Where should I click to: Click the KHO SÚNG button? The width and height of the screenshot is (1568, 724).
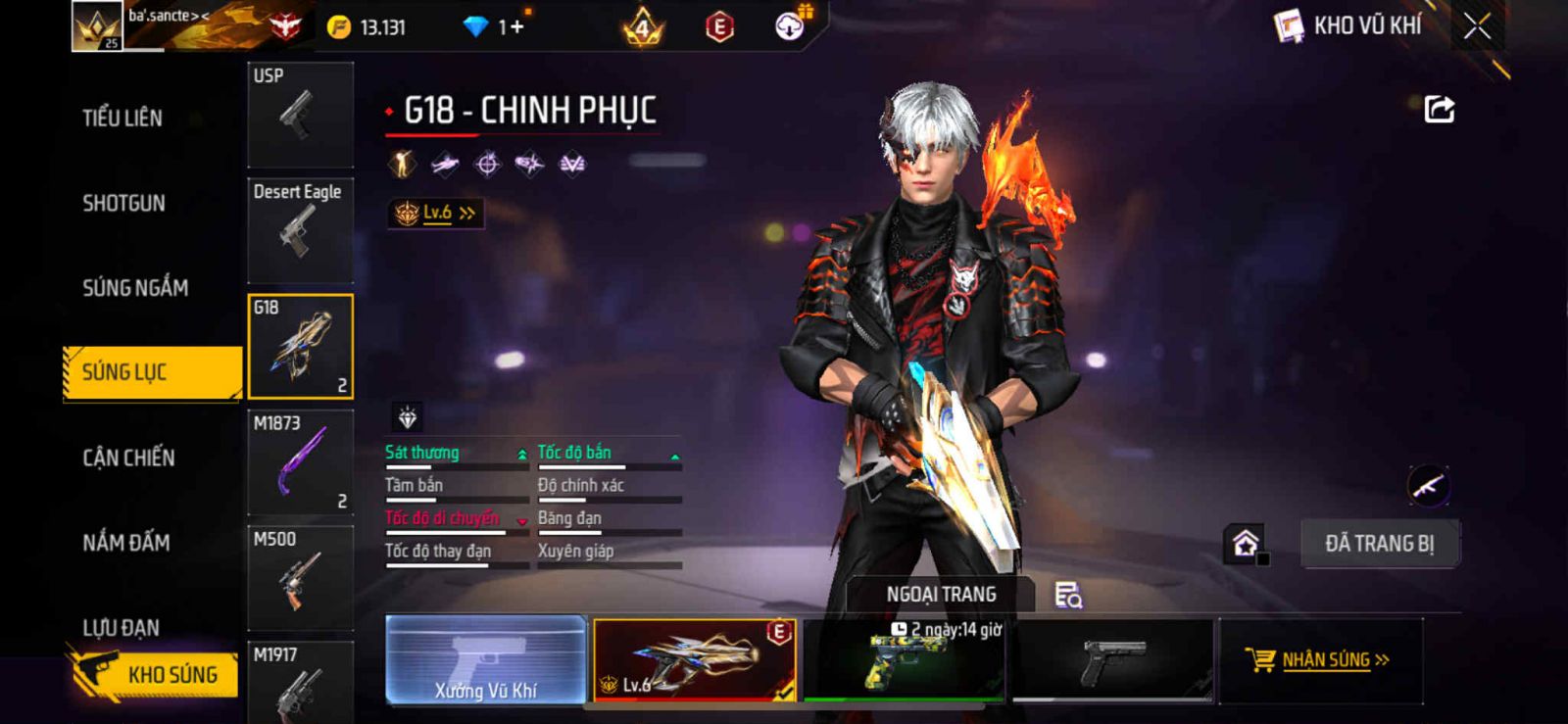[x=155, y=674]
